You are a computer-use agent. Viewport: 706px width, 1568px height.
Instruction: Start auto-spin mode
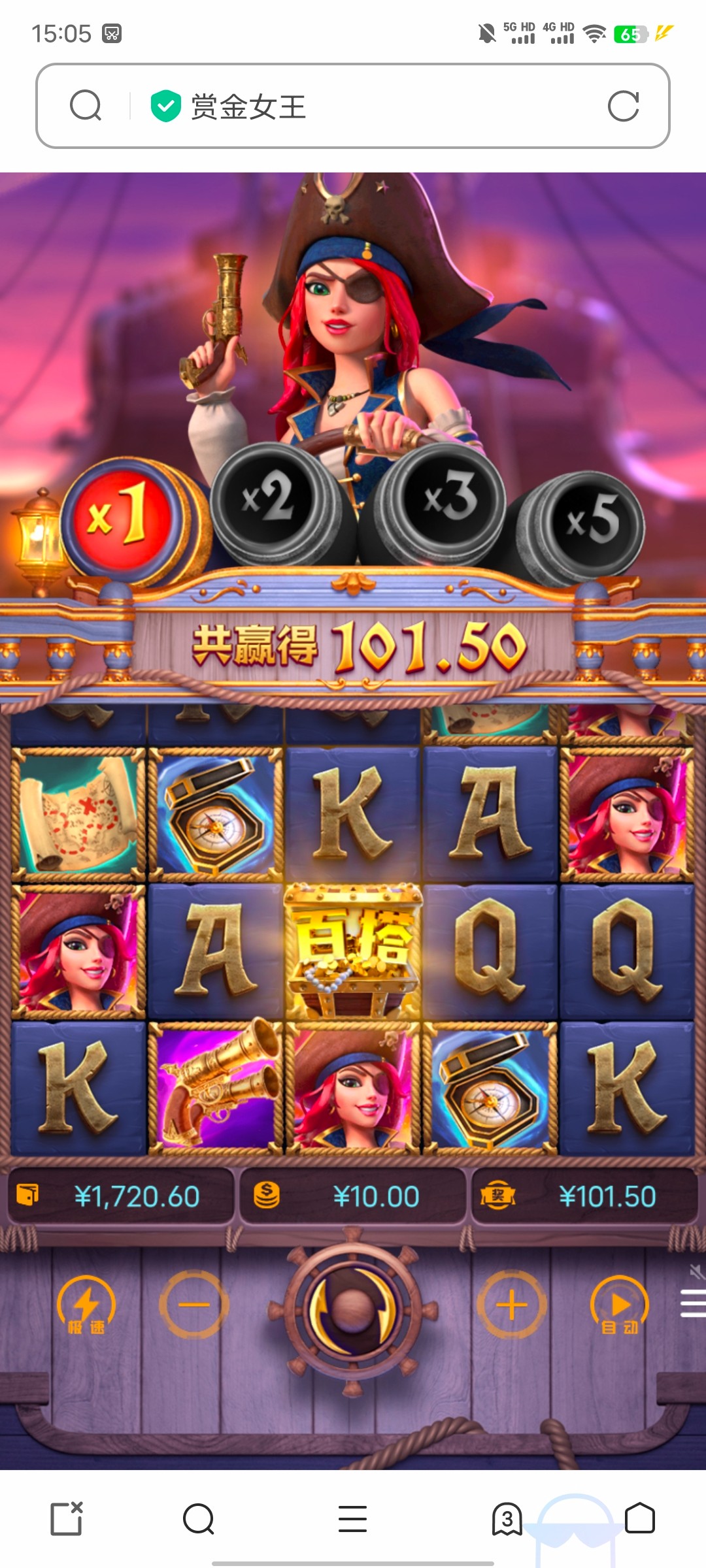click(619, 1305)
